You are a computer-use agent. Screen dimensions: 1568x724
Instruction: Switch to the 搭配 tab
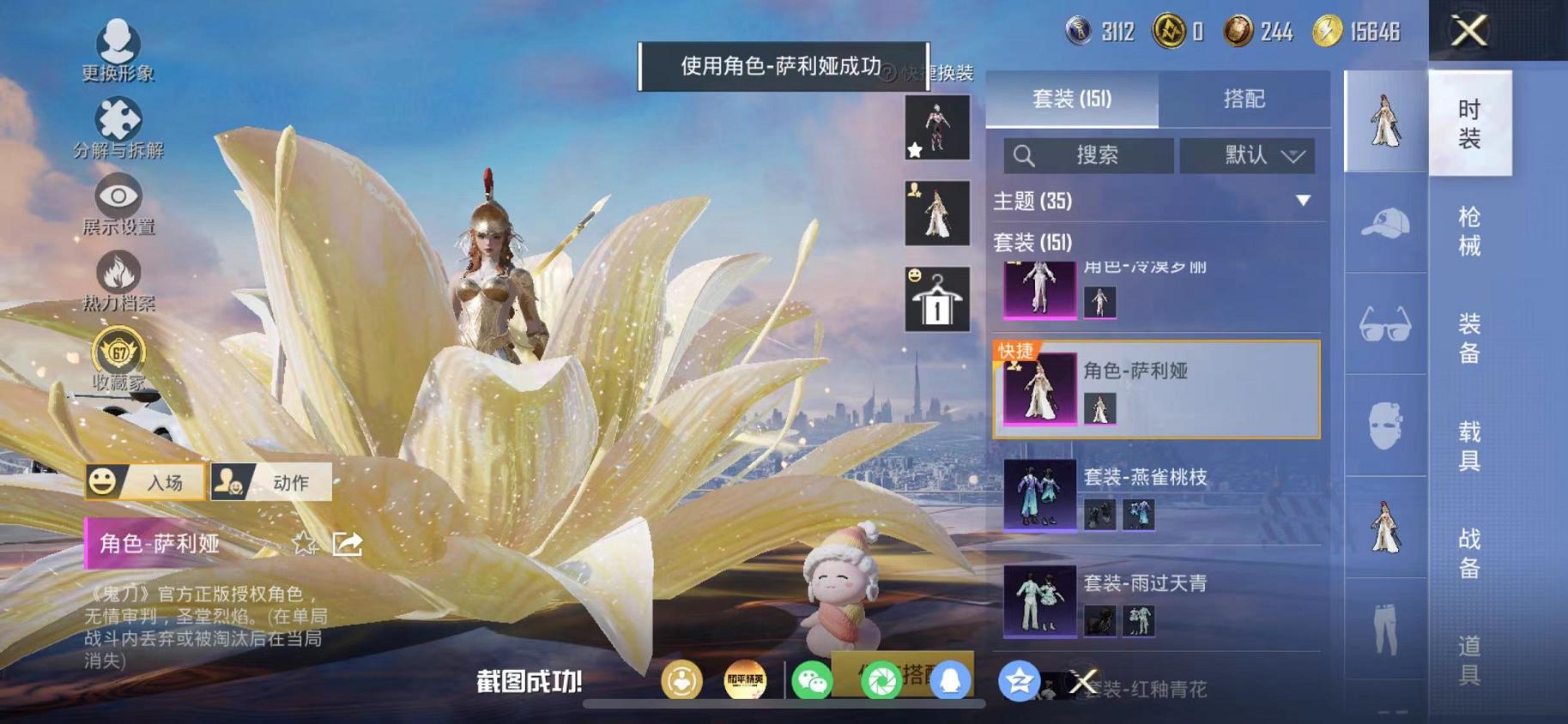tap(1245, 99)
